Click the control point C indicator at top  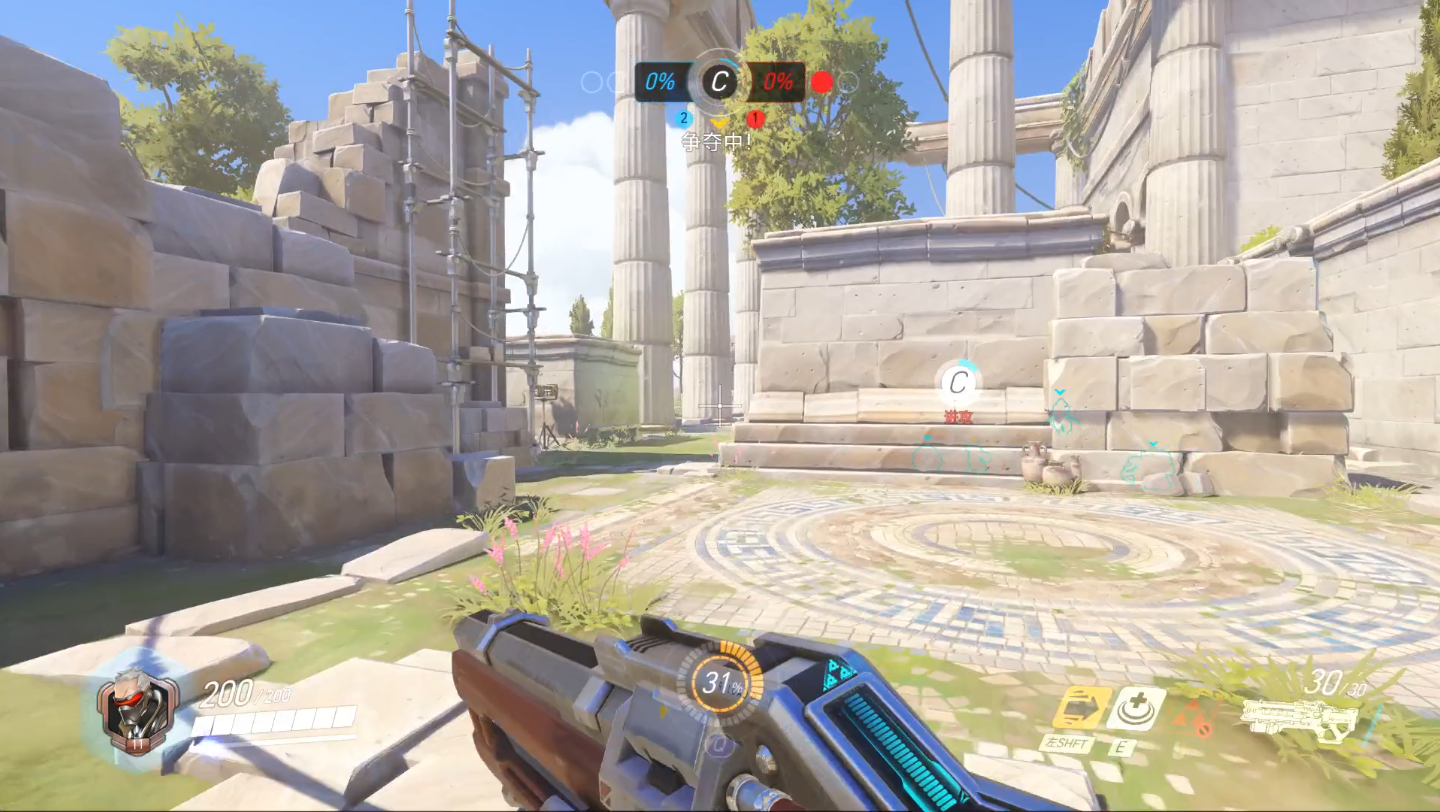pyautogui.click(x=718, y=81)
